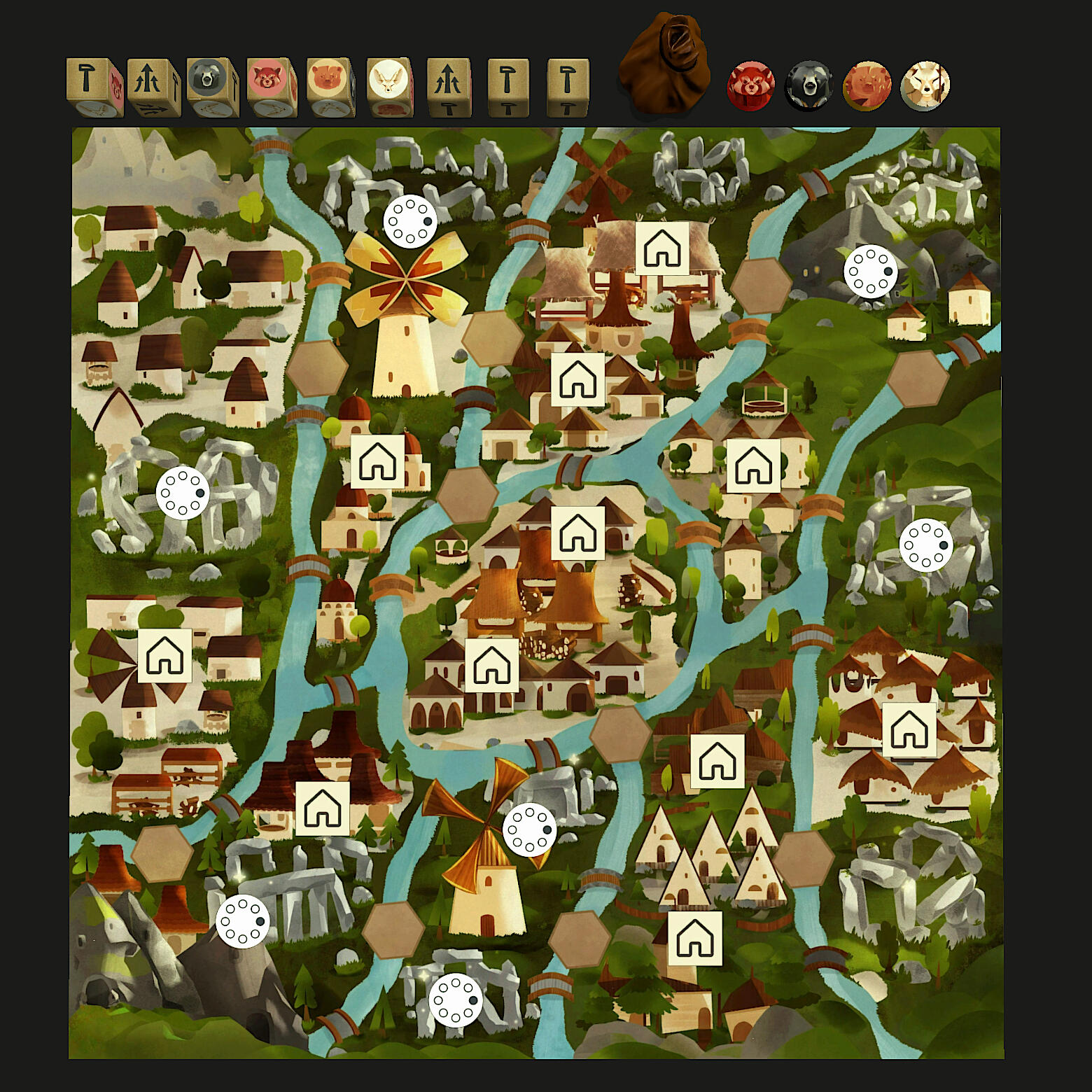Select the dial marker beside the orange windmill

(529, 830)
